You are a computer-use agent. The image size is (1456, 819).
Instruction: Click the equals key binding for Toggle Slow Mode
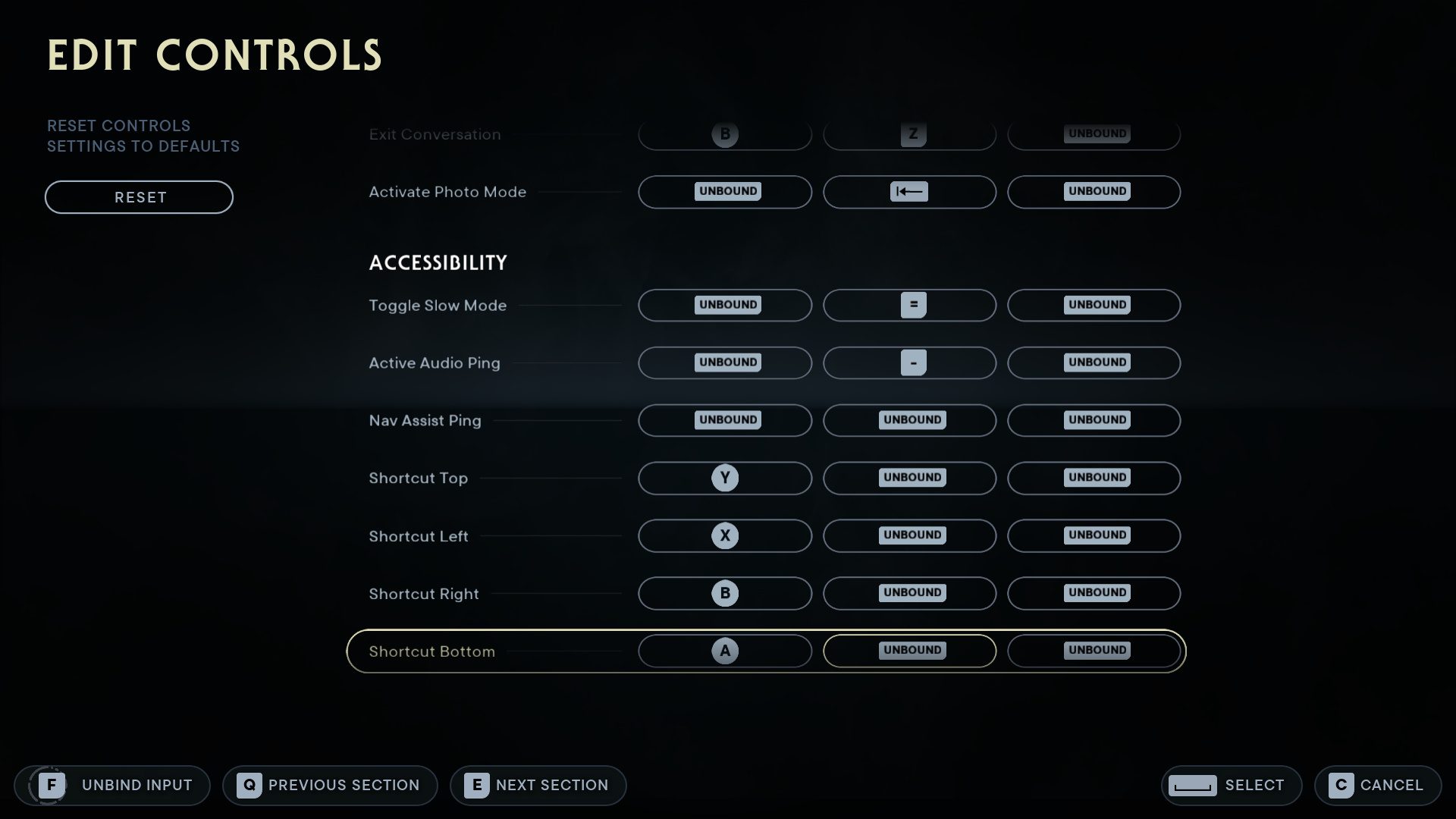point(909,305)
